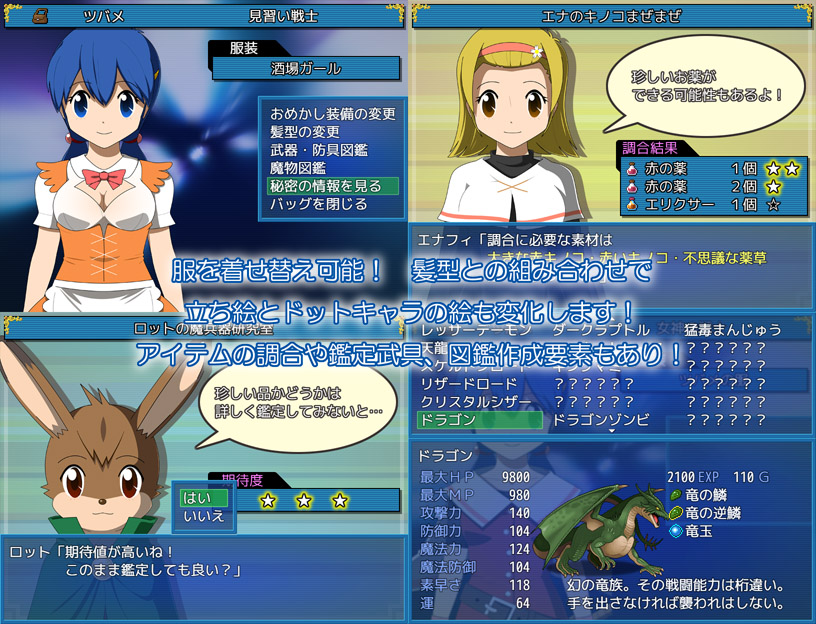Viewport: 816px width, 624px height.
Task: Pick 猛毒まんじゅう from the bestiary
Action: pyautogui.click(x=733, y=329)
